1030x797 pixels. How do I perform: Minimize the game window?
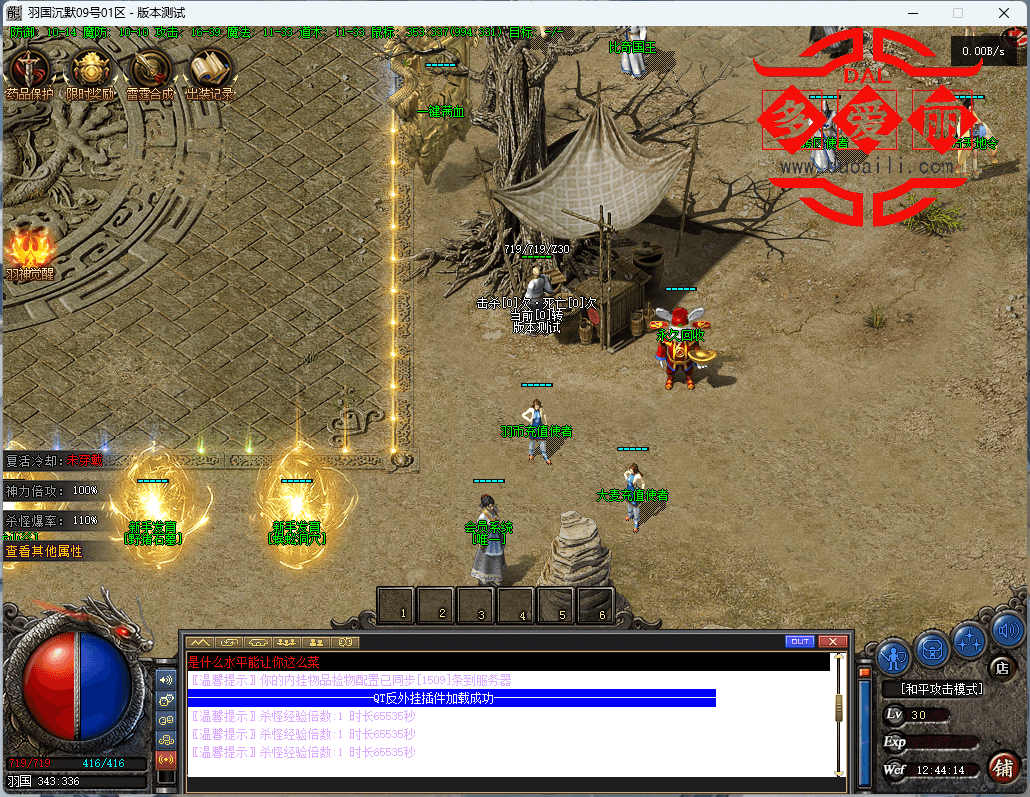click(912, 13)
